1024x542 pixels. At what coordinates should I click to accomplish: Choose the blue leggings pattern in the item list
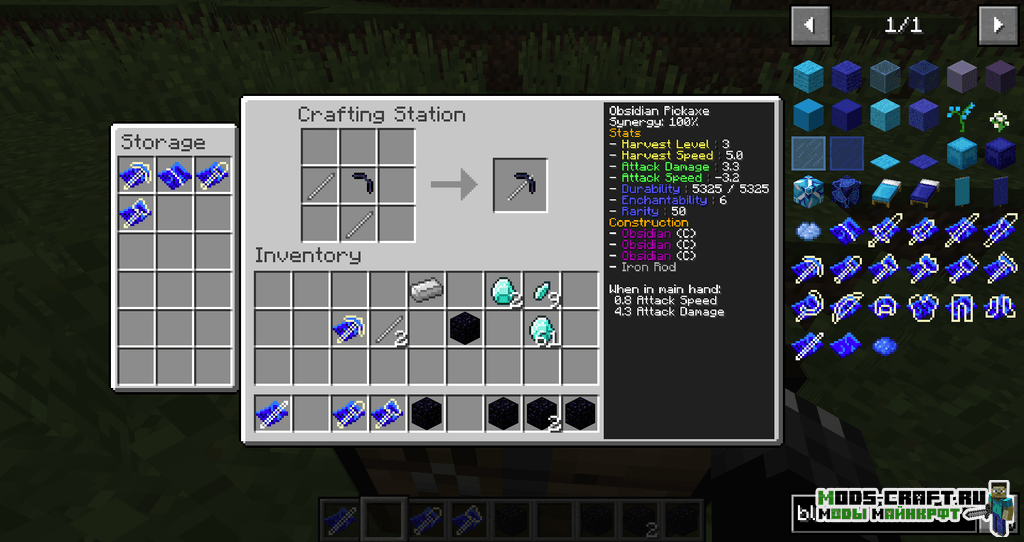click(961, 306)
